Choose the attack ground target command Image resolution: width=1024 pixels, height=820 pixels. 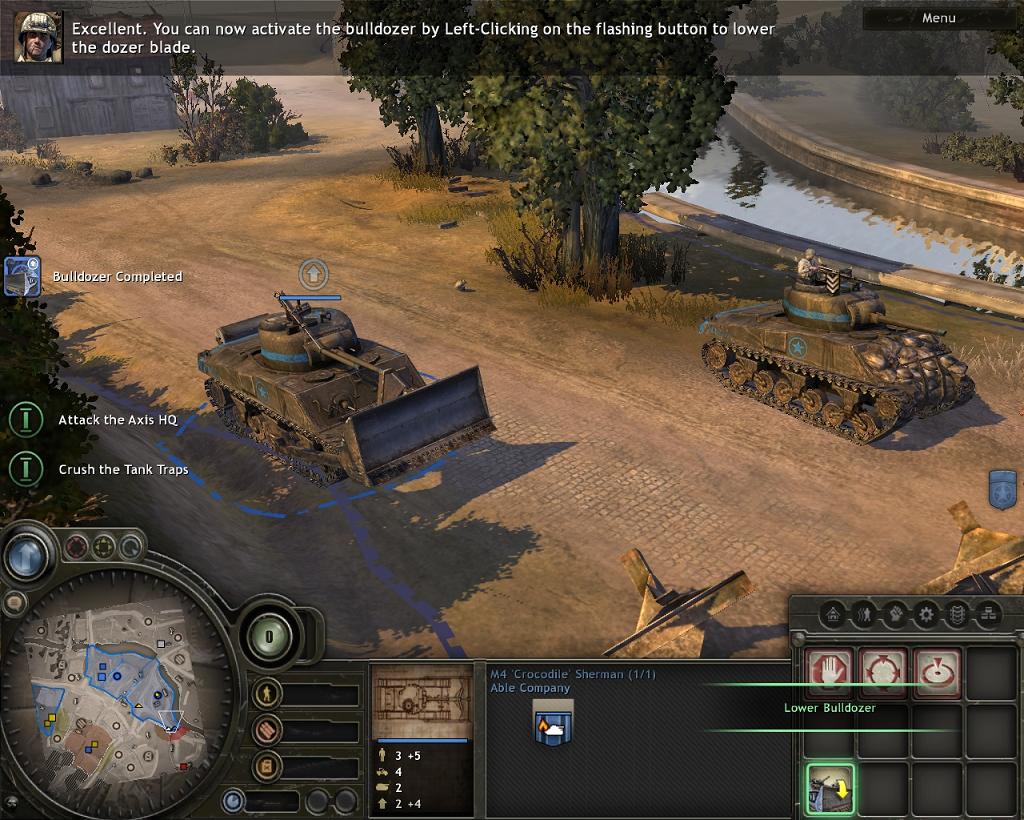937,672
